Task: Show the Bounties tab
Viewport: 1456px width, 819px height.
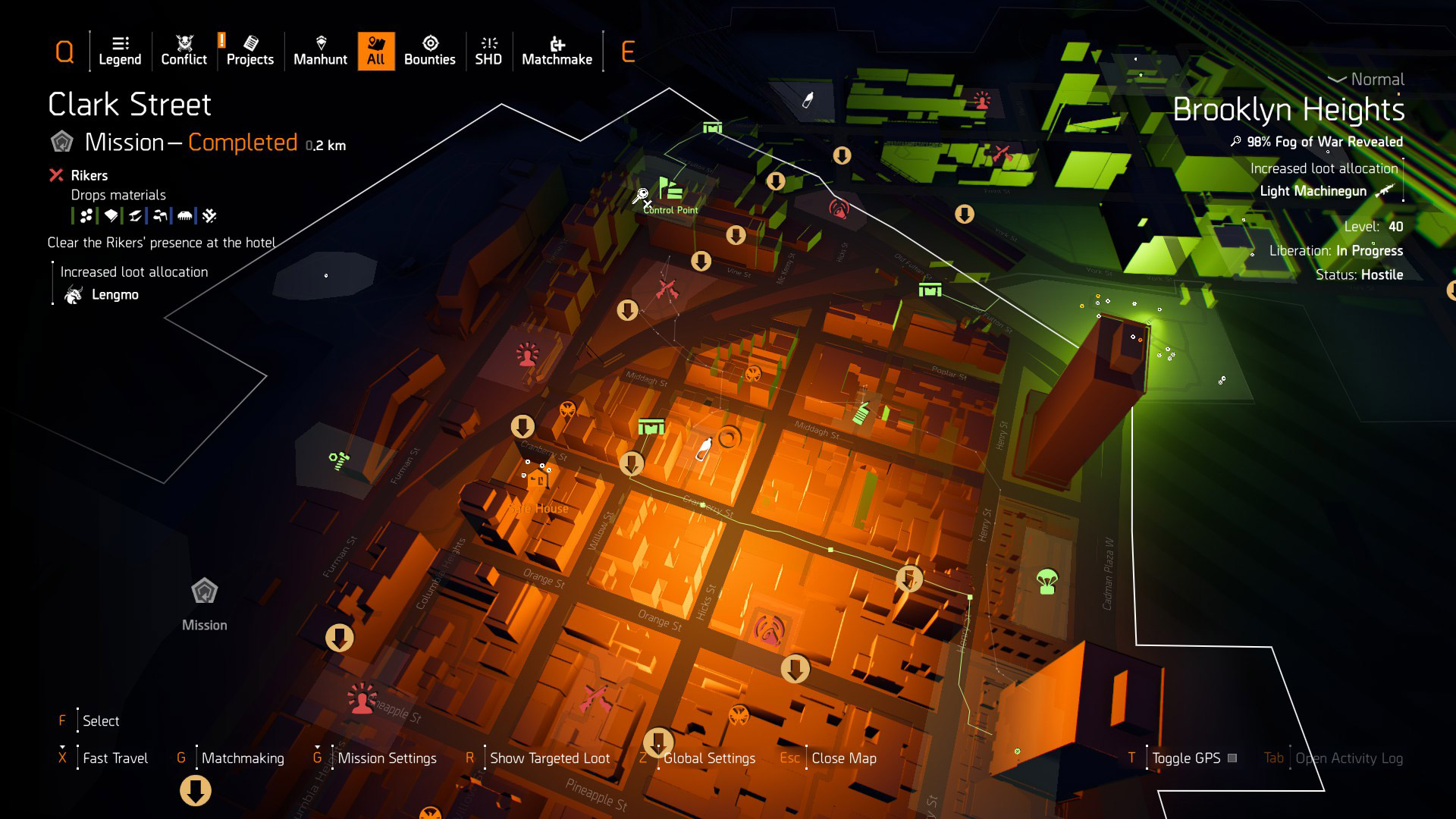Action: 429,51
